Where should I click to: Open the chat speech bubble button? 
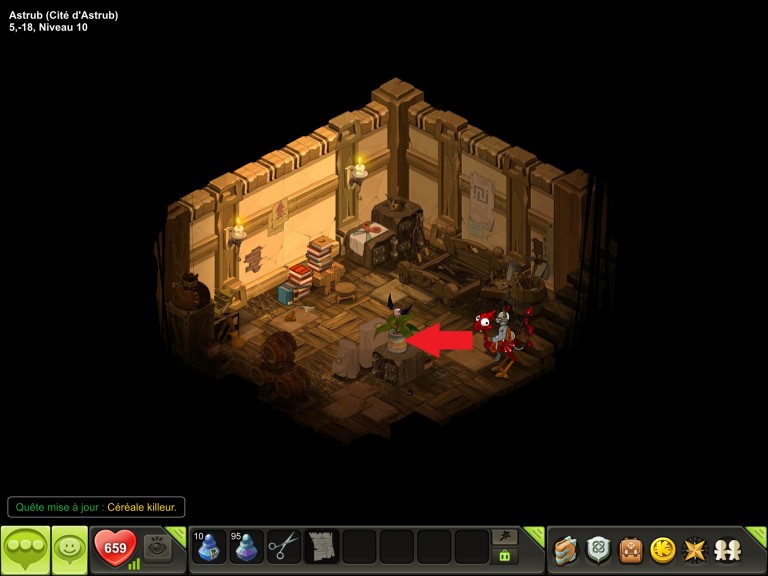coord(25,548)
